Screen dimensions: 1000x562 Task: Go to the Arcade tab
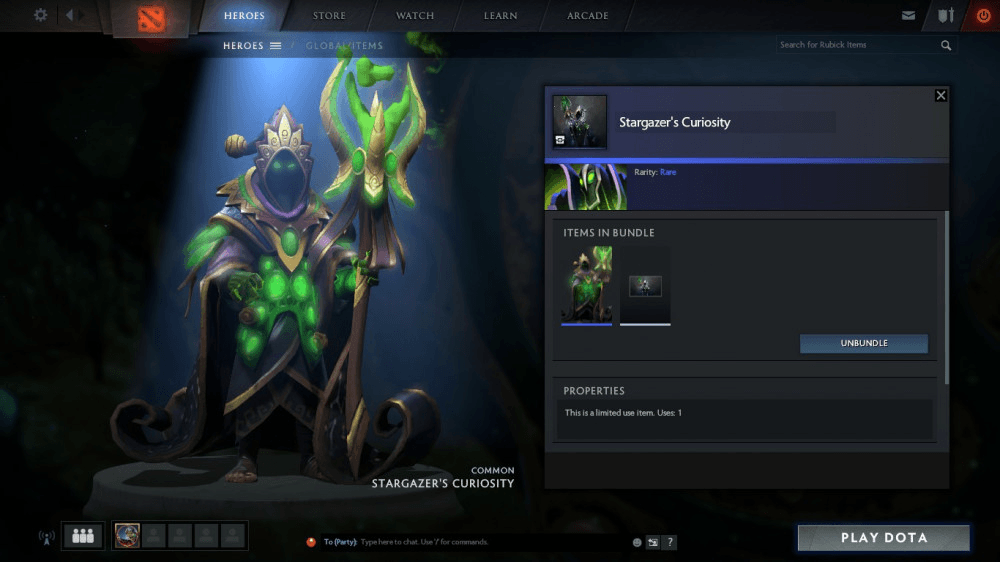pos(587,16)
